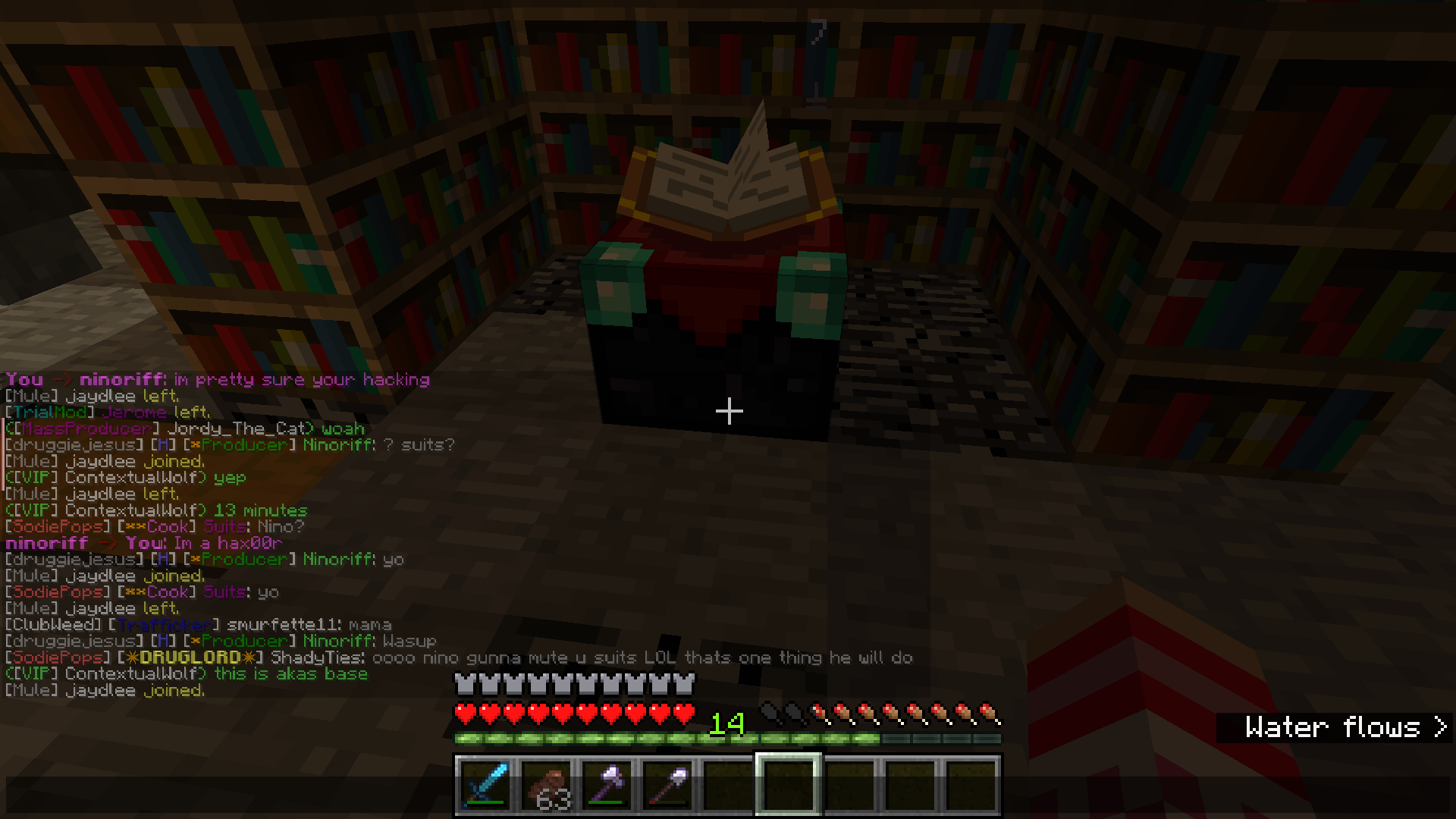Choose the steak stack of 63
This screenshot has width=1456, height=819.
(546, 785)
